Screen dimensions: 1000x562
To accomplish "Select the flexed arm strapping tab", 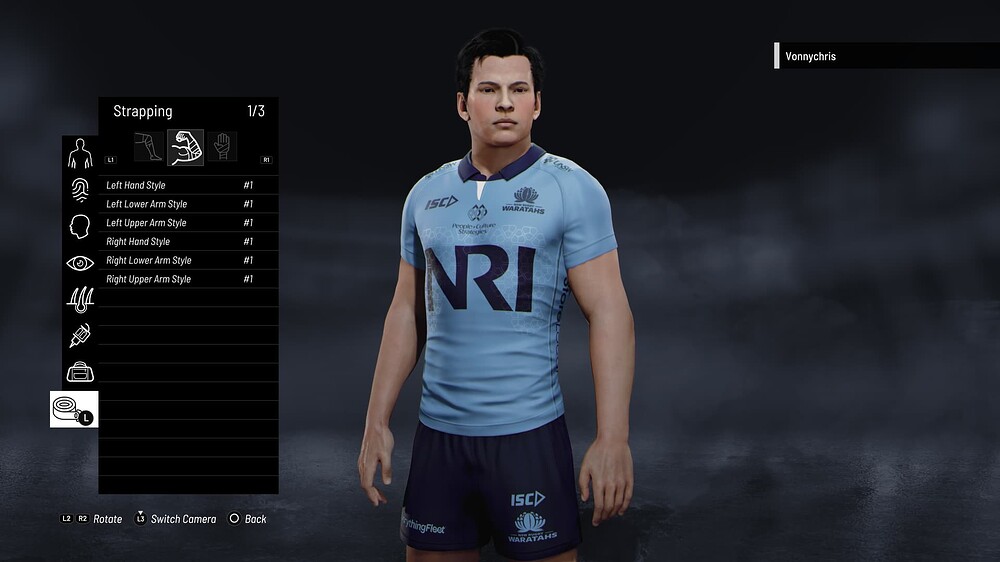I will point(186,147).
